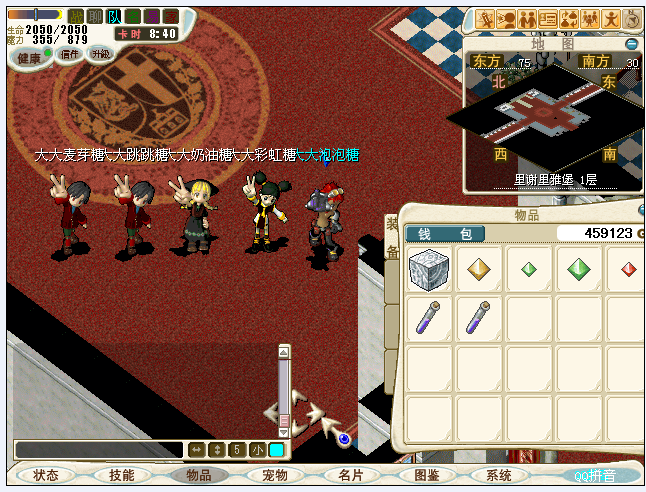Open the 图鉴 encyclopedia menu
This screenshot has height=492, width=646.
426,476
